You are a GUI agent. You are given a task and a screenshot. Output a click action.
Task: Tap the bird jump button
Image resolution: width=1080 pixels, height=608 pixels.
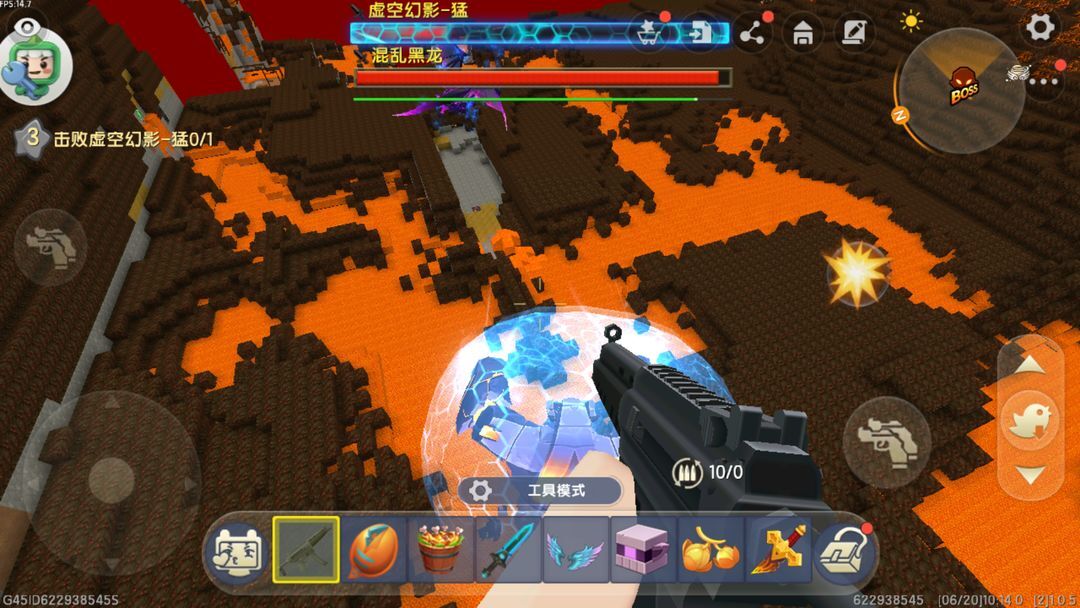pos(1030,420)
